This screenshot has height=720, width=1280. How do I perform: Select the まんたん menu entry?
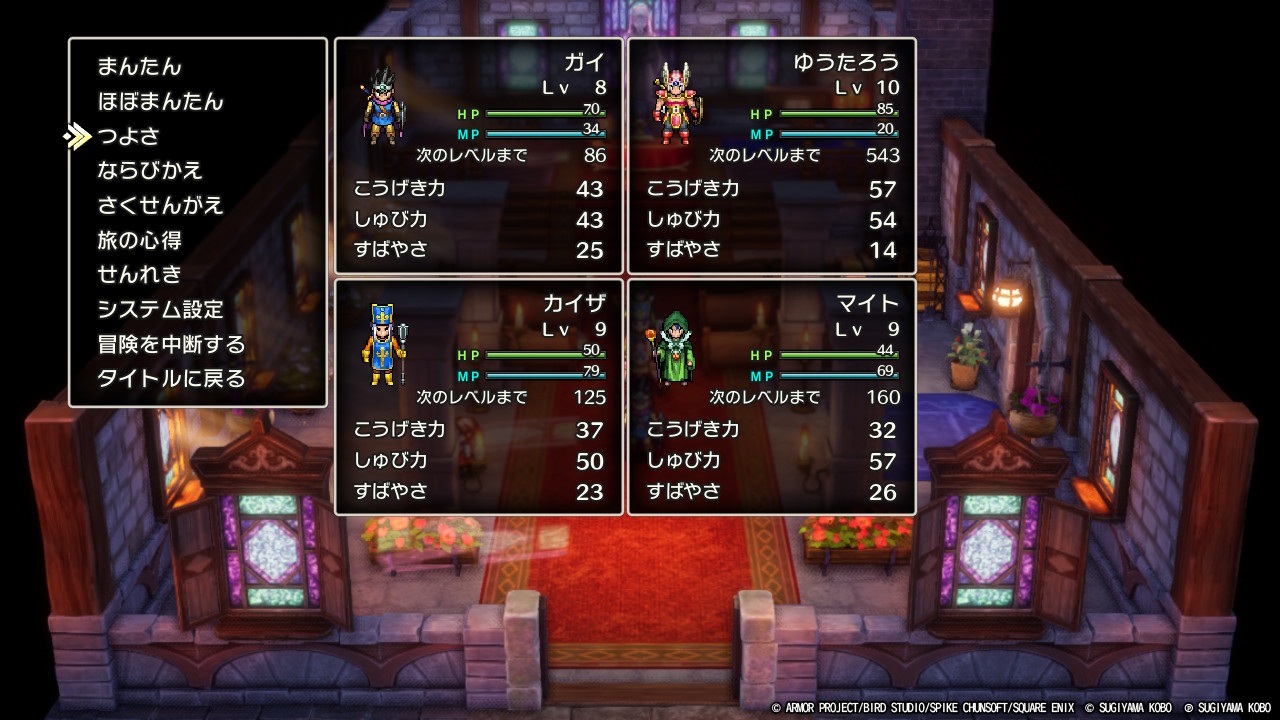(139, 67)
